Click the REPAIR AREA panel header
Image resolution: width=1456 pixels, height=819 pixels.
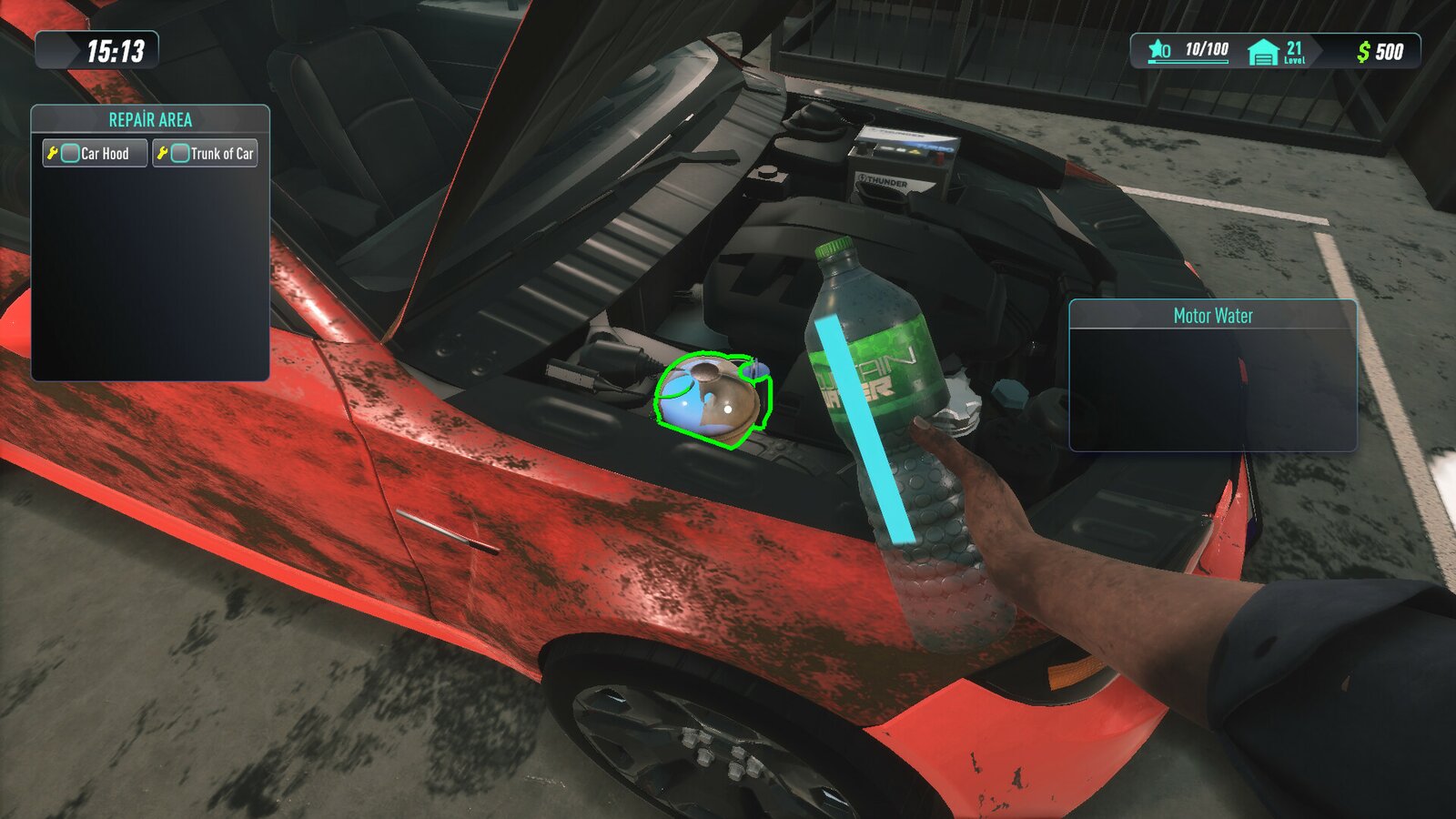click(x=150, y=118)
